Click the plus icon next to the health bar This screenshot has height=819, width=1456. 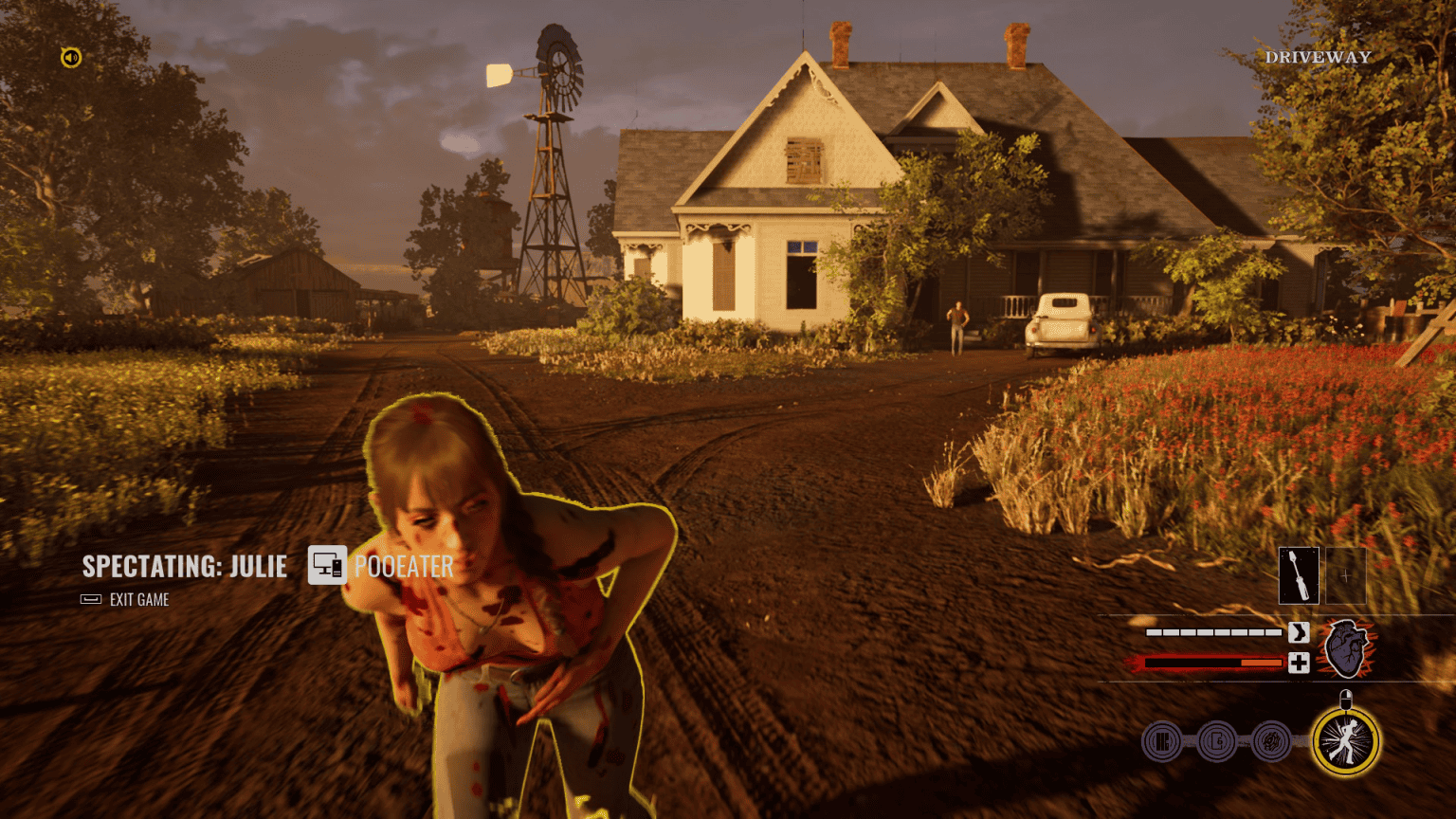coord(1299,662)
